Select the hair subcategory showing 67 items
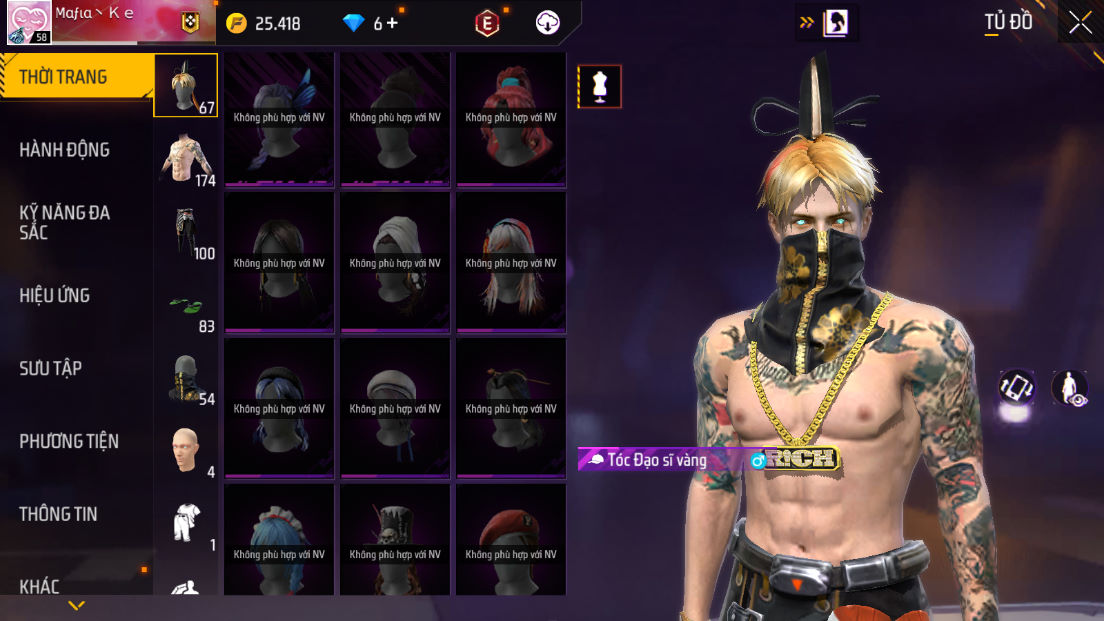 click(186, 86)
